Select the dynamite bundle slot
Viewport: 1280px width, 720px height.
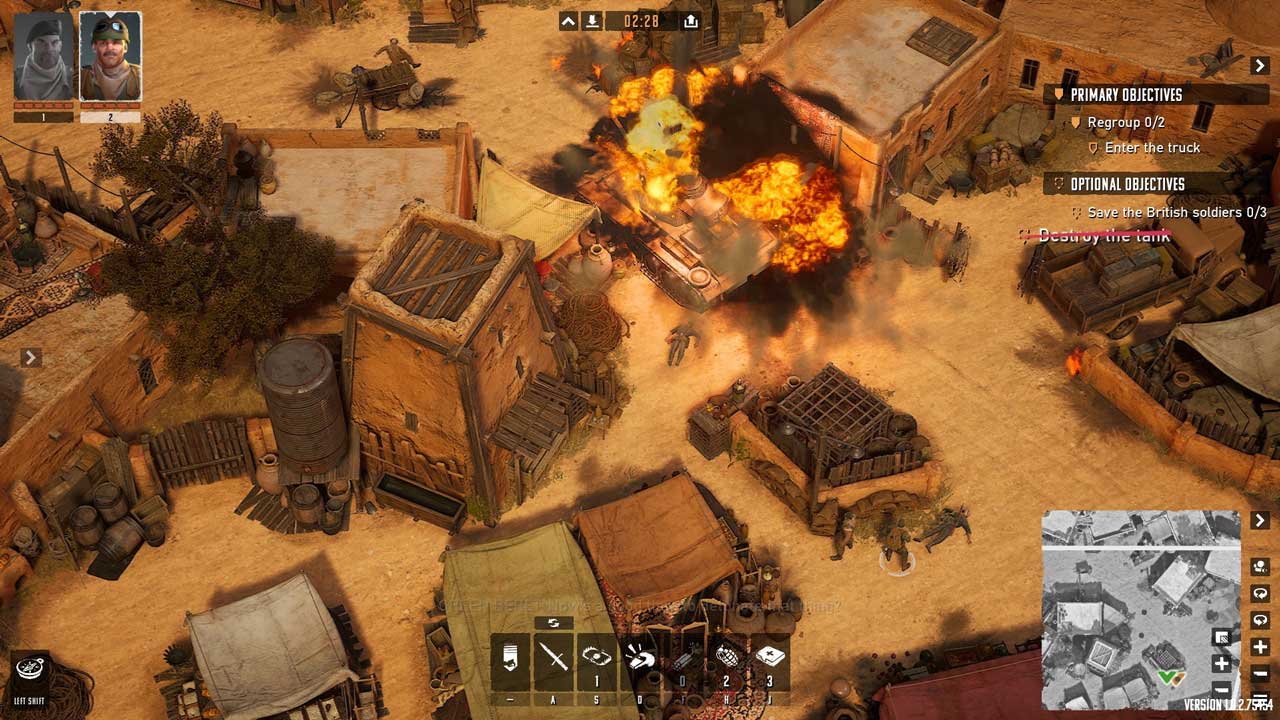pyautogui.click(x=683, y=657)
